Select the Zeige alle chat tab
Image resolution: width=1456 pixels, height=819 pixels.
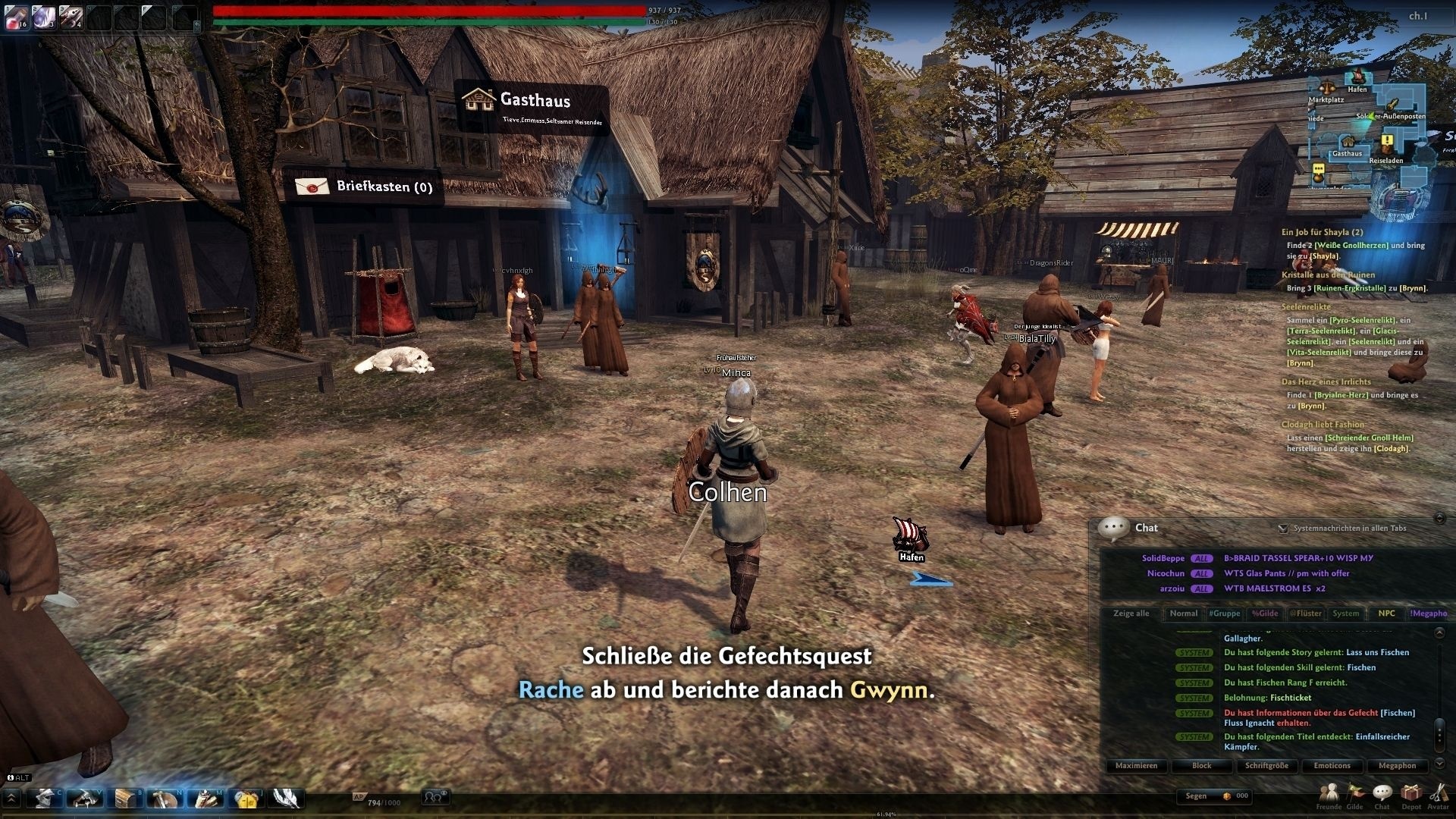(1131, 613)
